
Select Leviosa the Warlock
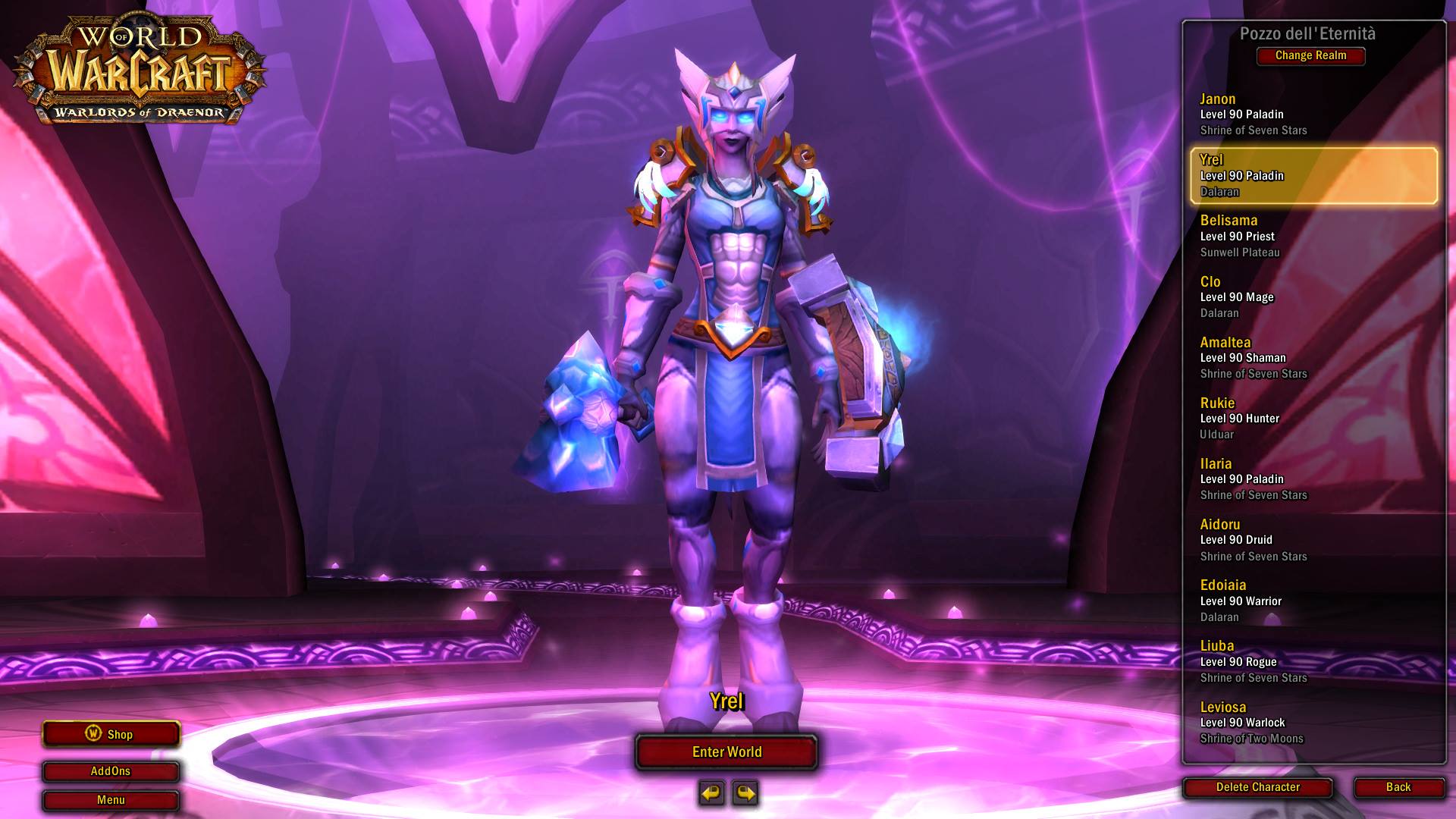(1312, 722)
